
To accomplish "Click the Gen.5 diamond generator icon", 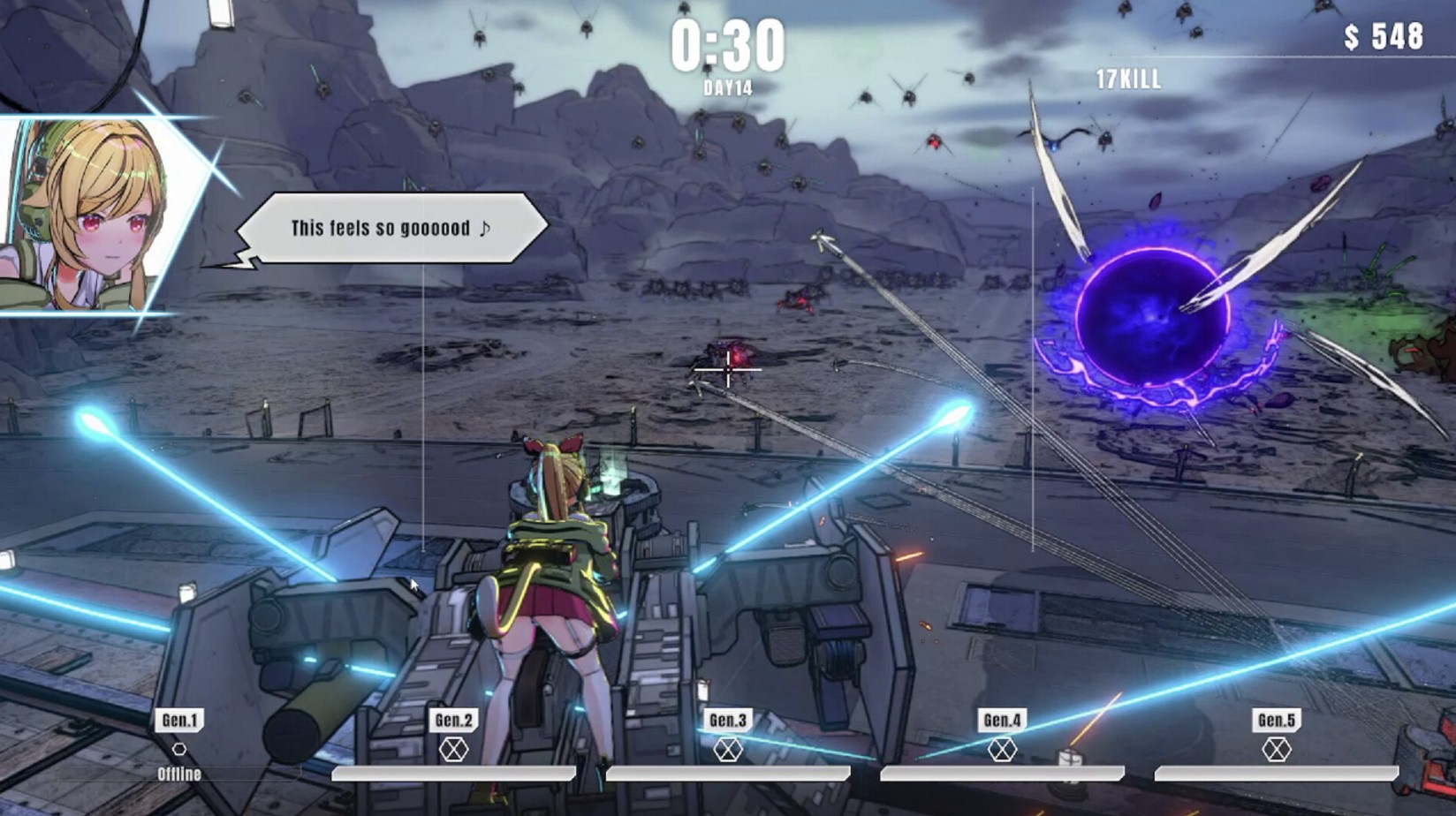I will (x=1276, y=750).
